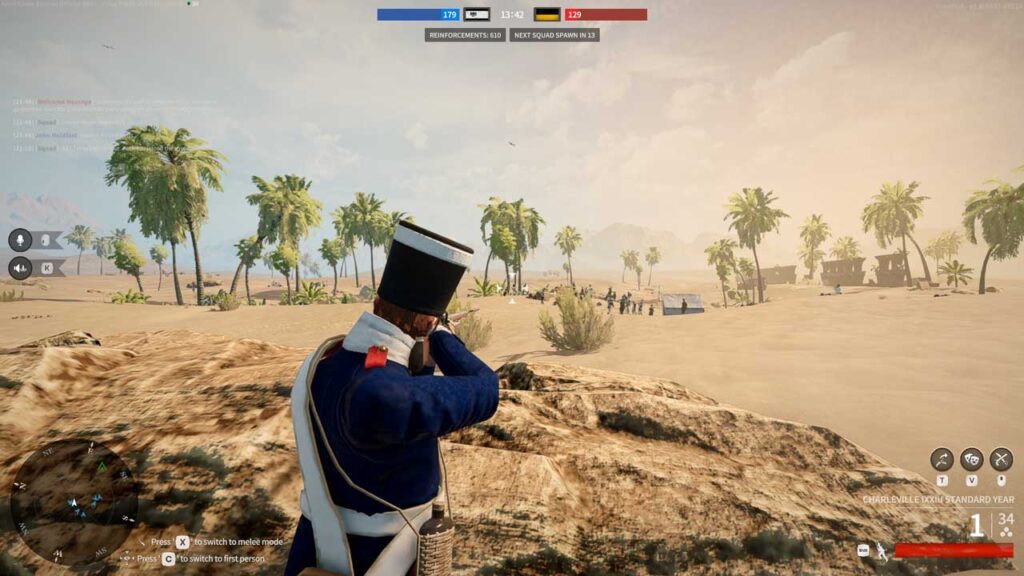Click the black and yellow team flag
This screenshot has height=576, width=1024.
(546, 15)
